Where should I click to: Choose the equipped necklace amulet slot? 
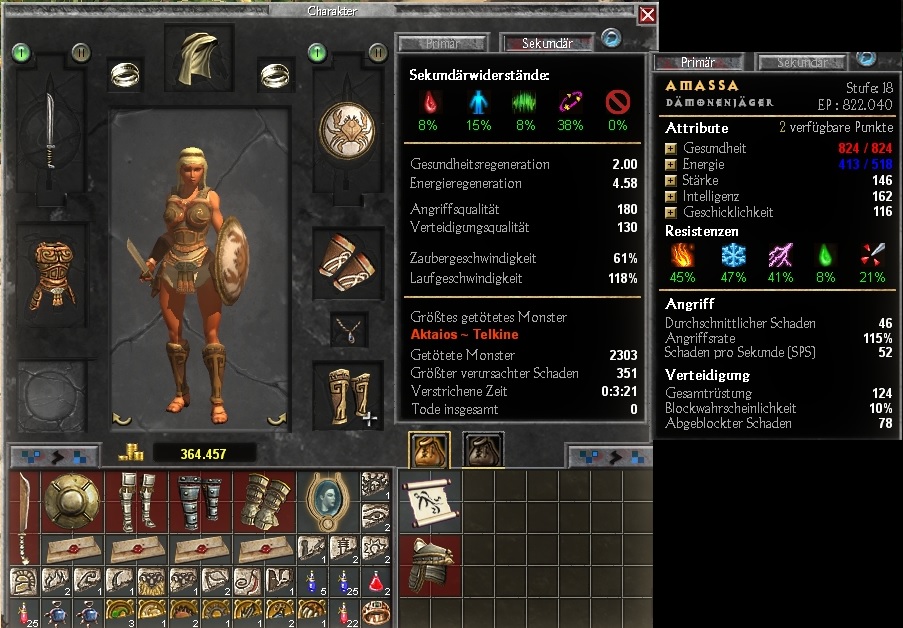tap(347, 328)
